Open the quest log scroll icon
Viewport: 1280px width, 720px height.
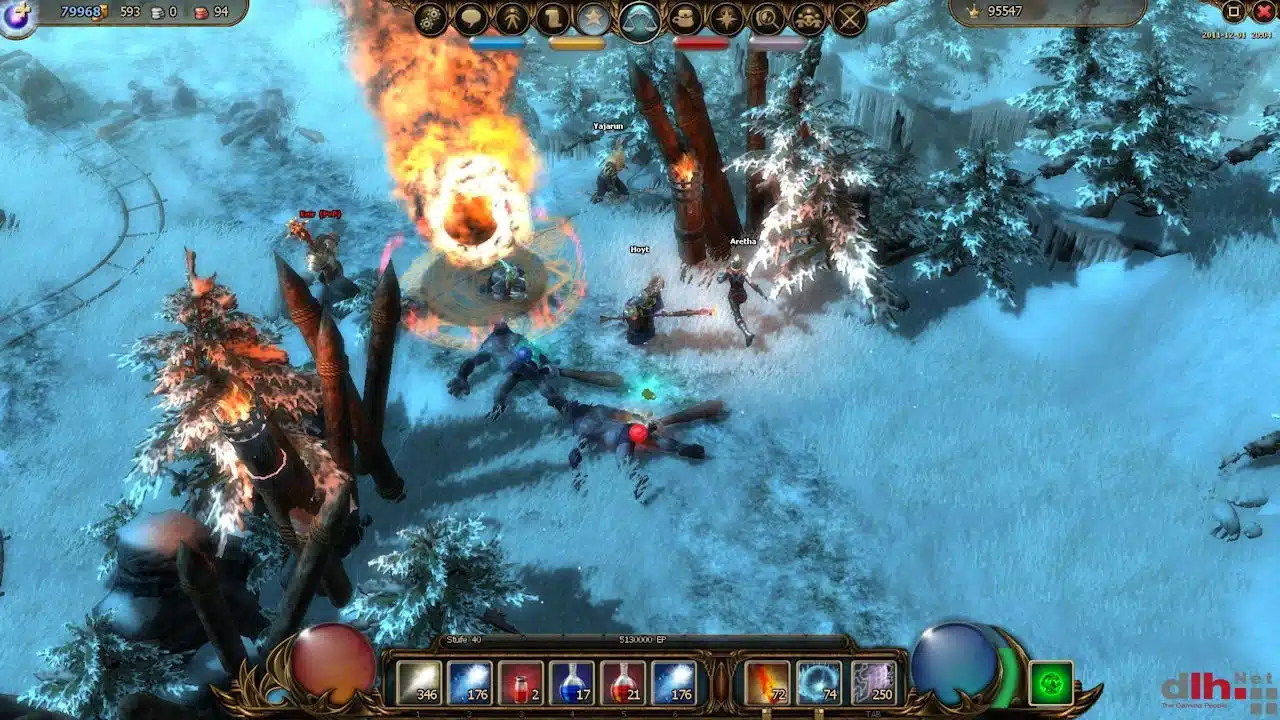554,17
